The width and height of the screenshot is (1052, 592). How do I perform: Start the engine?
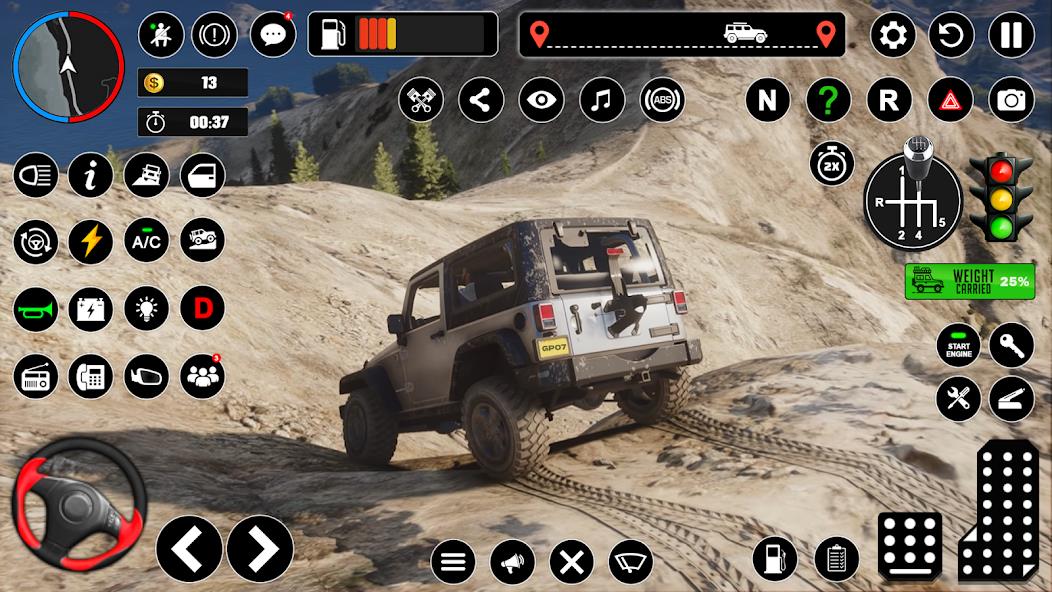(x=958, y=345)
